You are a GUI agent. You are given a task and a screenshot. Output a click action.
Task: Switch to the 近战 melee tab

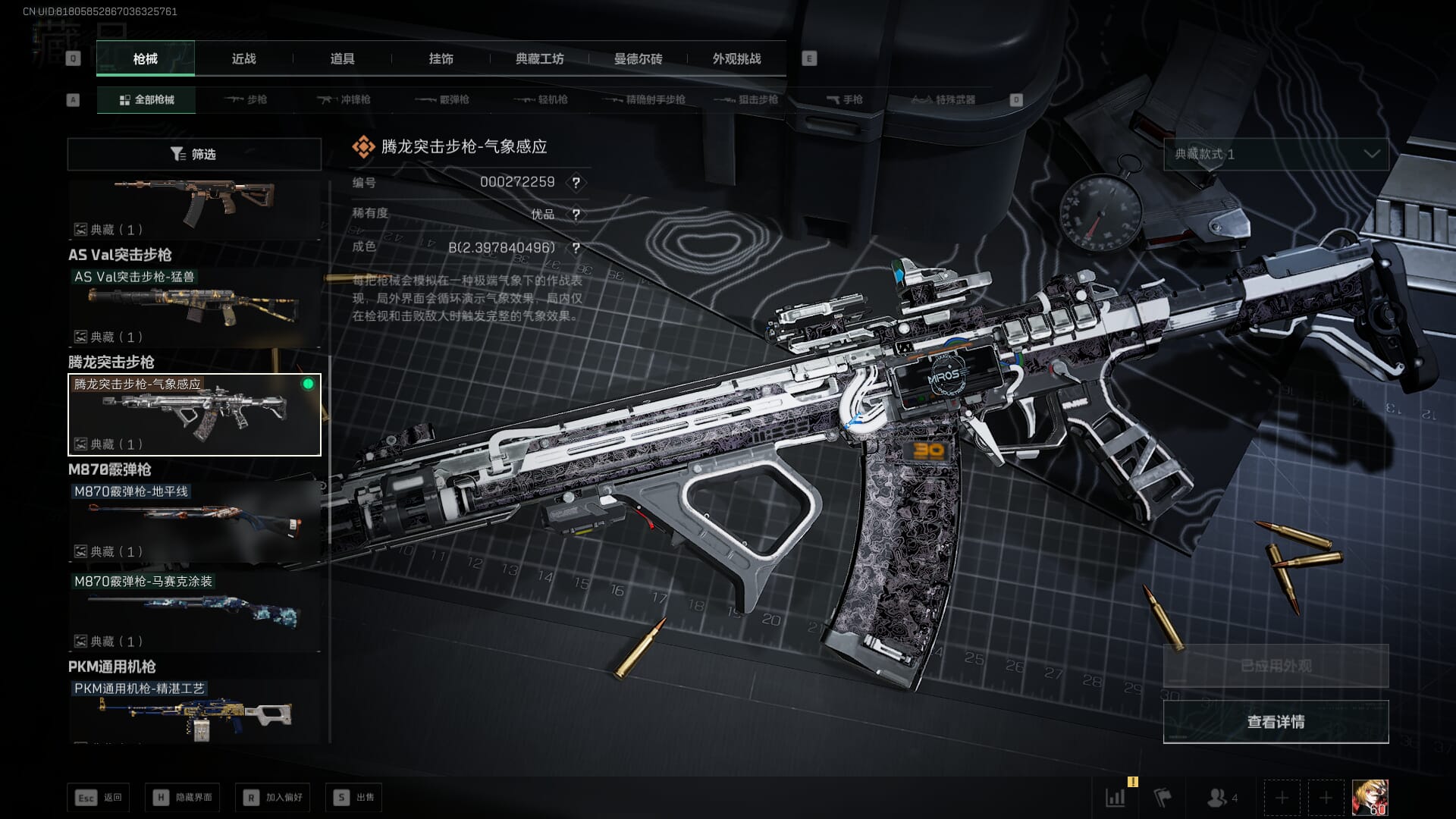point(243,58)
